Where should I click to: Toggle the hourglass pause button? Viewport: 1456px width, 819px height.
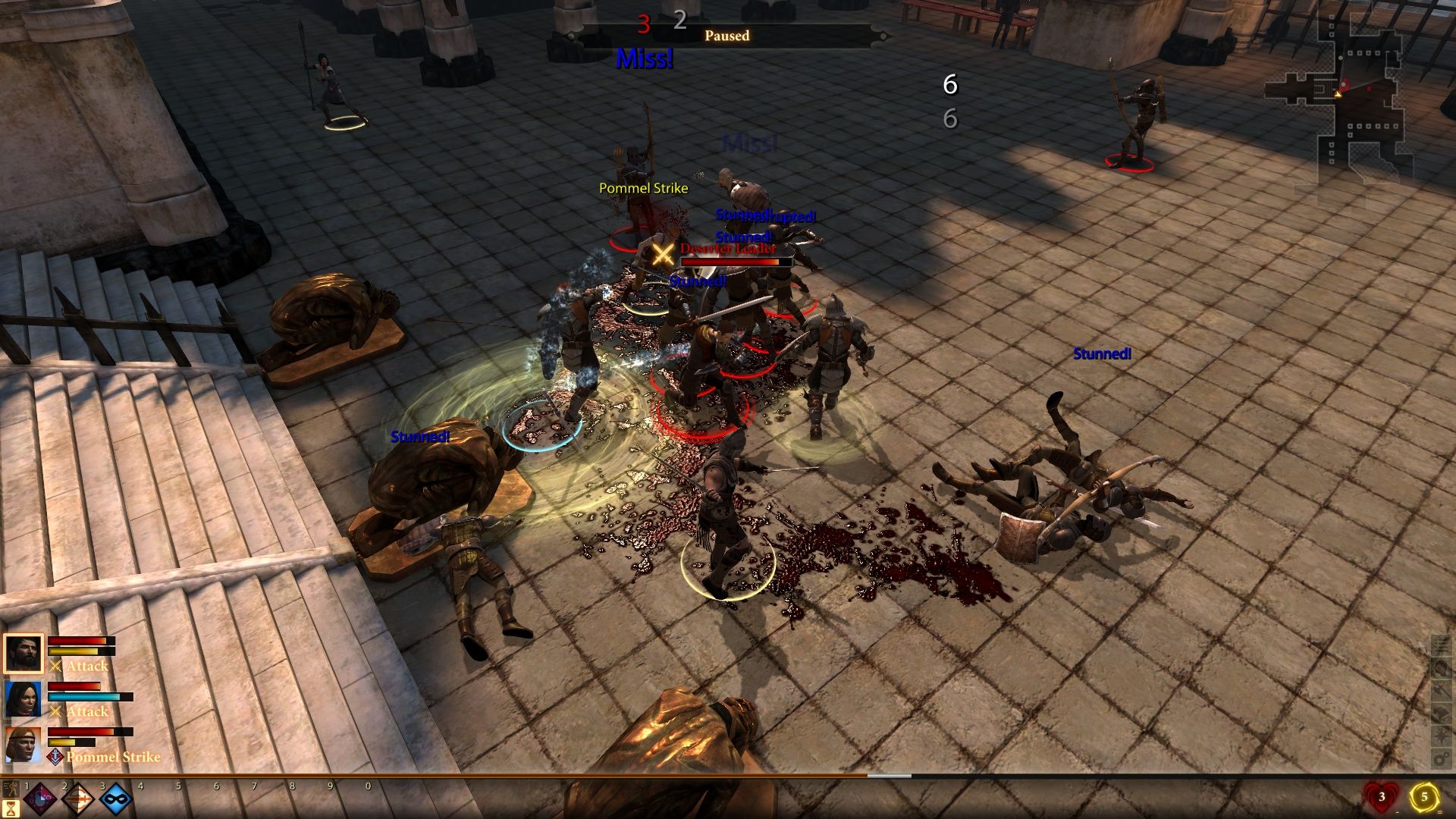pos(11,808)
